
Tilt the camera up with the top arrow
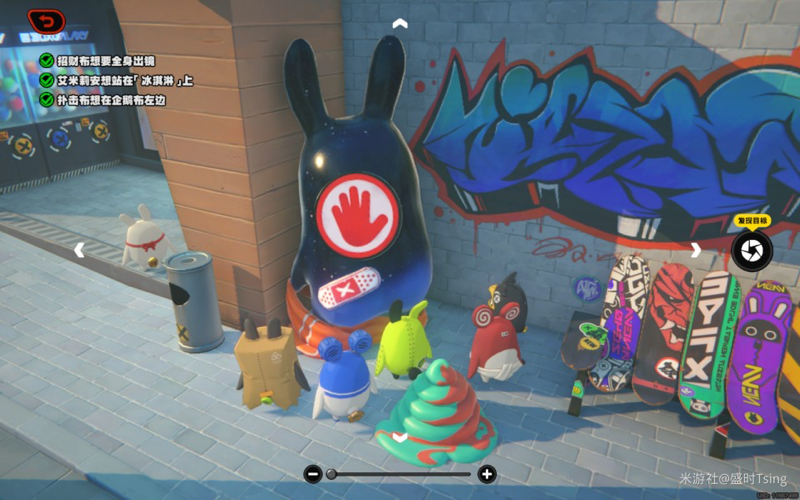(400, 22)
